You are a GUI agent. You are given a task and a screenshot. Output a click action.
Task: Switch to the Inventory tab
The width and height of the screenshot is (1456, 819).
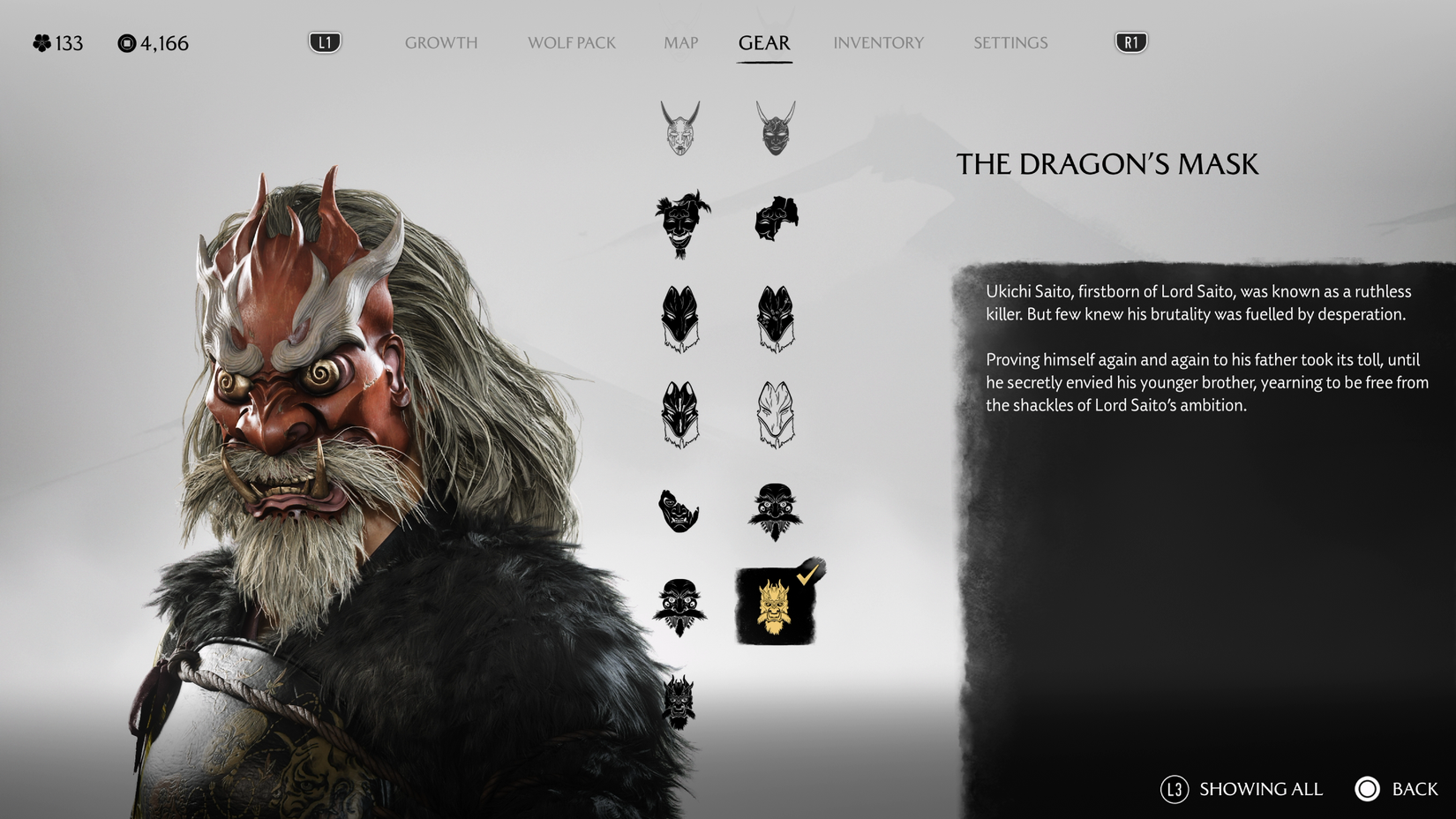pos(879,41)
